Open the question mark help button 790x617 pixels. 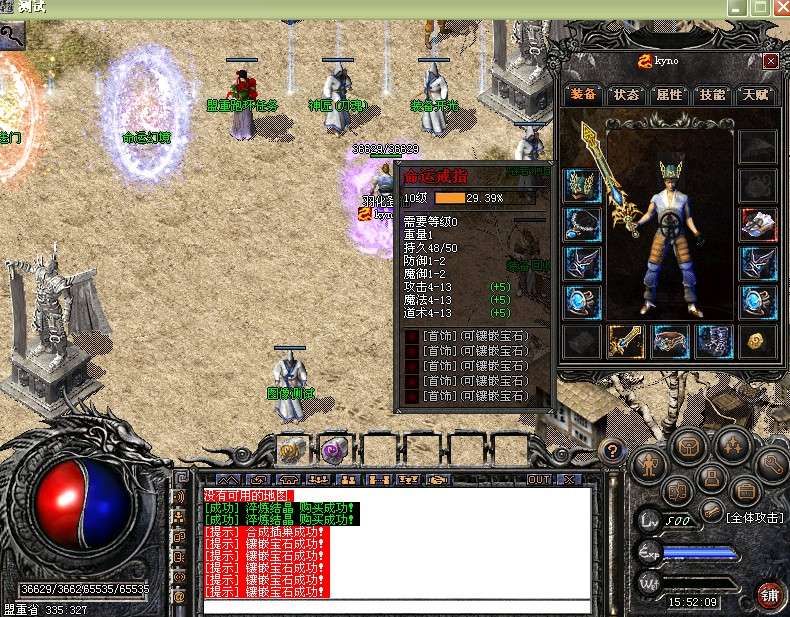[x=613, y=452]
